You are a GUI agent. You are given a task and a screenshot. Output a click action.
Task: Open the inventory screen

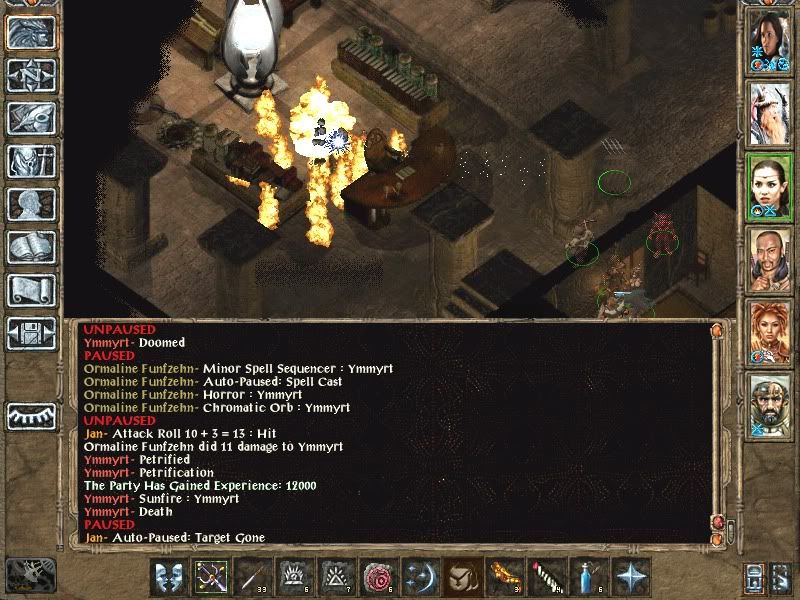(x=31, y=161)
